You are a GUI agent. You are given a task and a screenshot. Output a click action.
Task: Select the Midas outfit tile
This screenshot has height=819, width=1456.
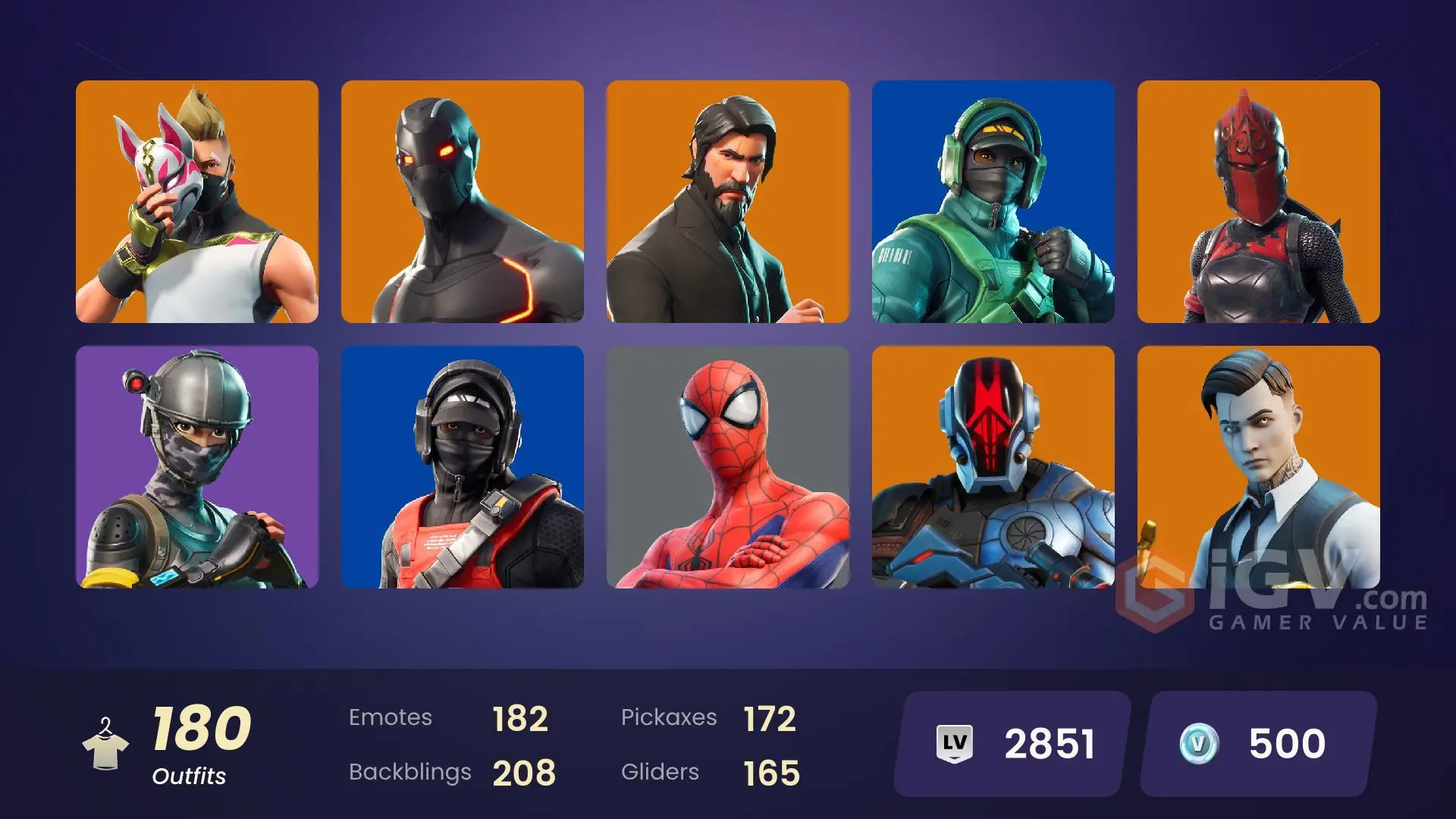click(x=1259, y=467)
